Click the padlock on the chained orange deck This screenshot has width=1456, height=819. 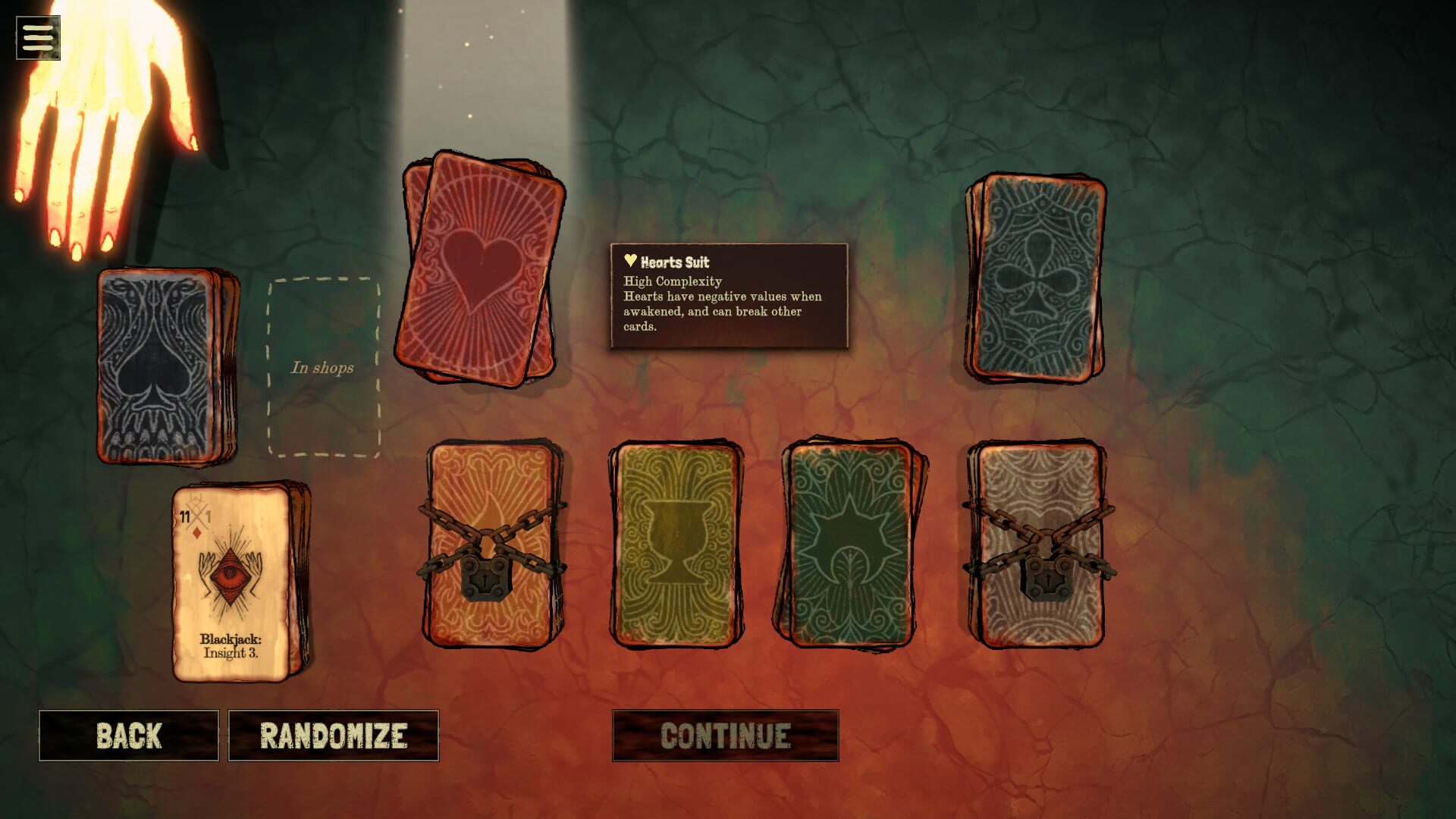[x=485, y=578]
